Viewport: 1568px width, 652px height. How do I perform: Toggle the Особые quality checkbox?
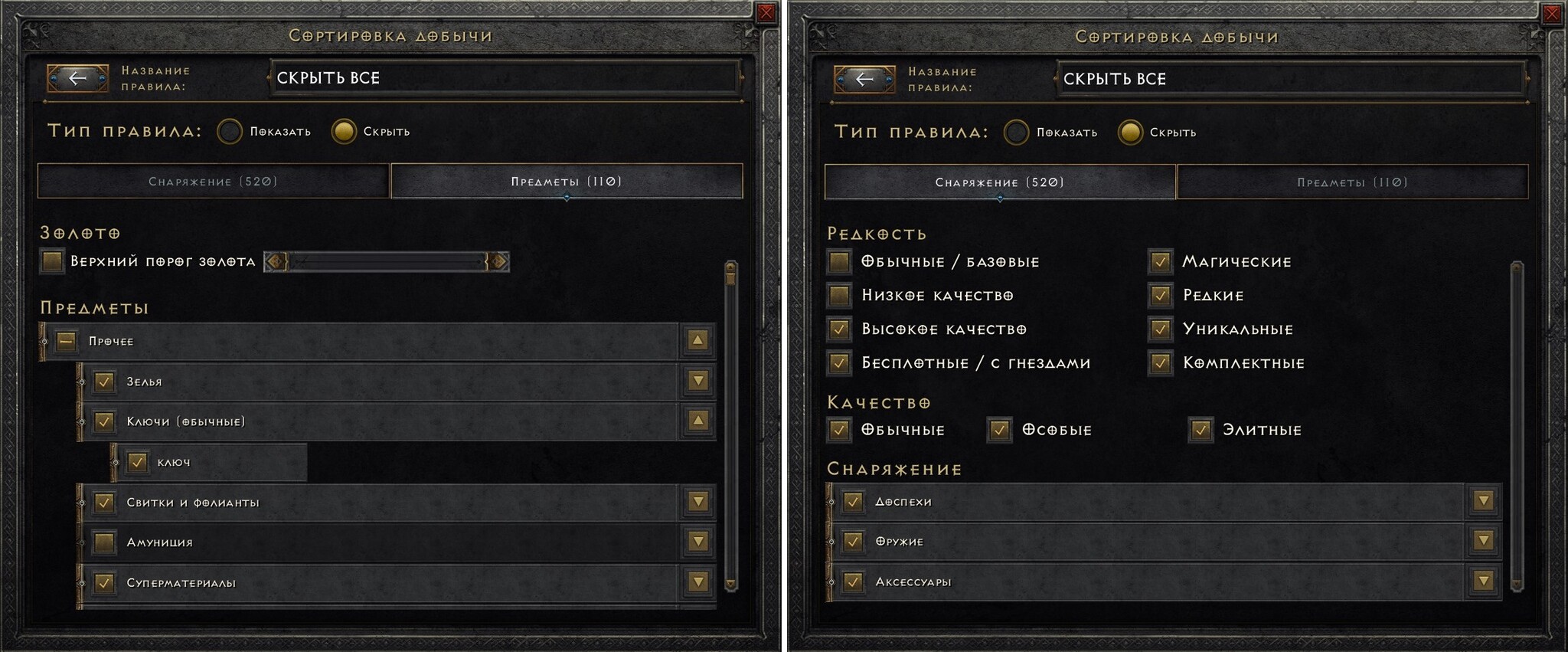point(999,430)
